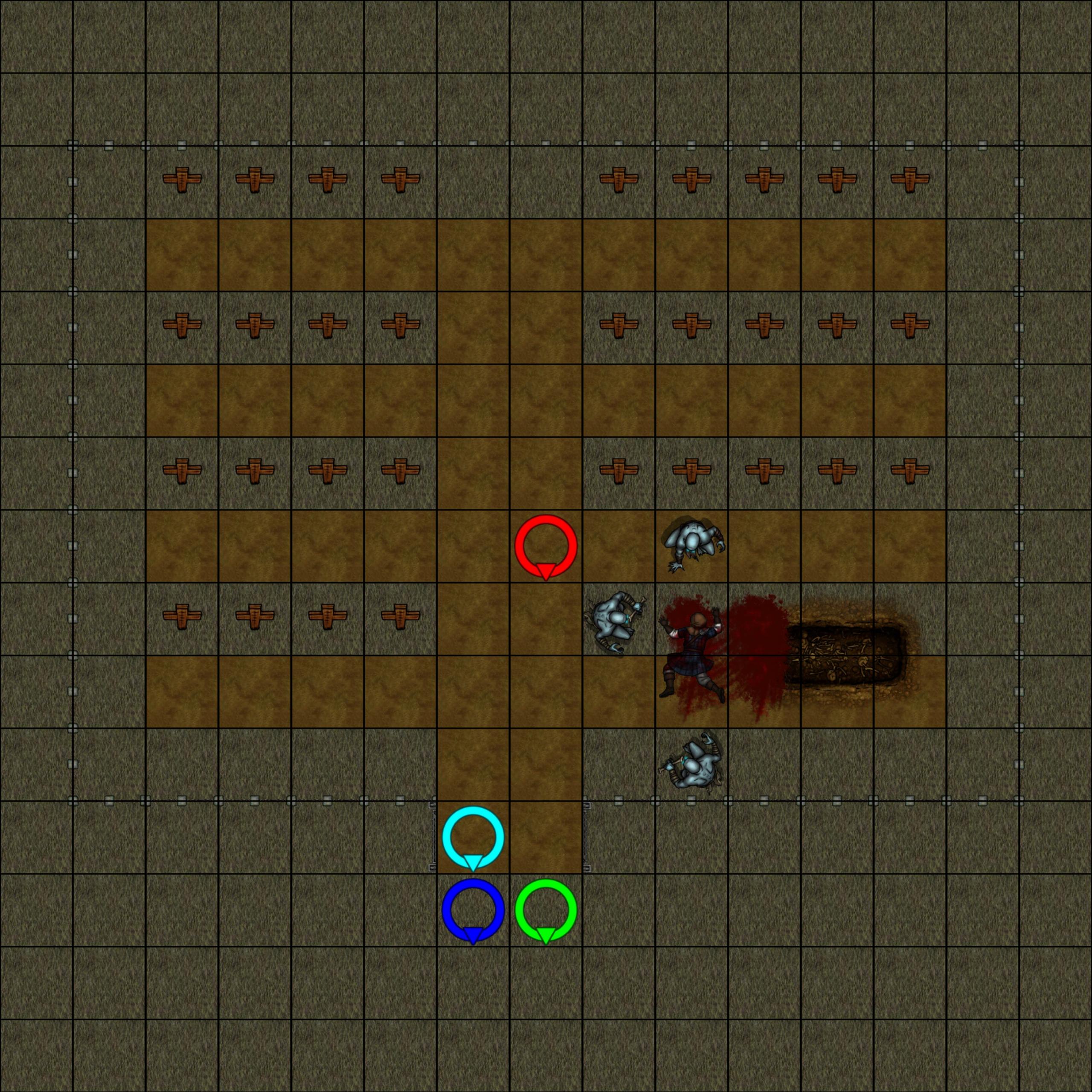Pick the green ring token
The image size is (1092, 1092).
[546, 910]
